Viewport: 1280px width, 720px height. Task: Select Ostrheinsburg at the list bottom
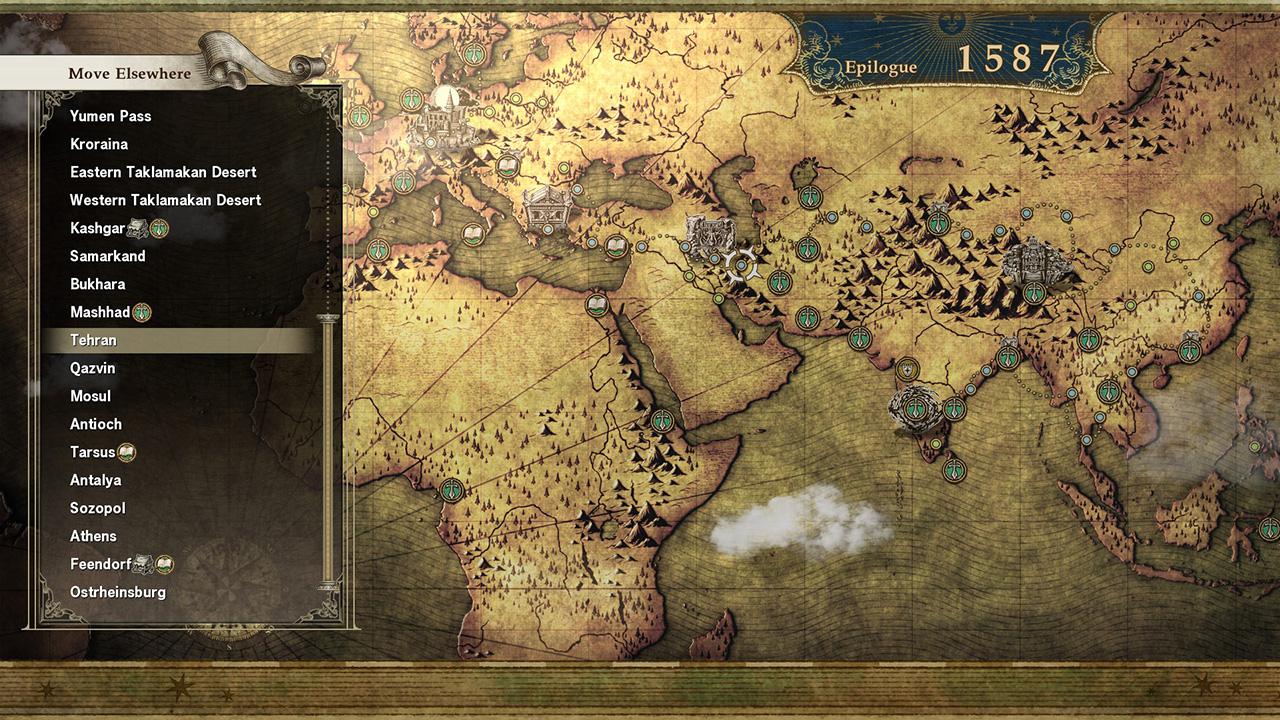point(118,592)
